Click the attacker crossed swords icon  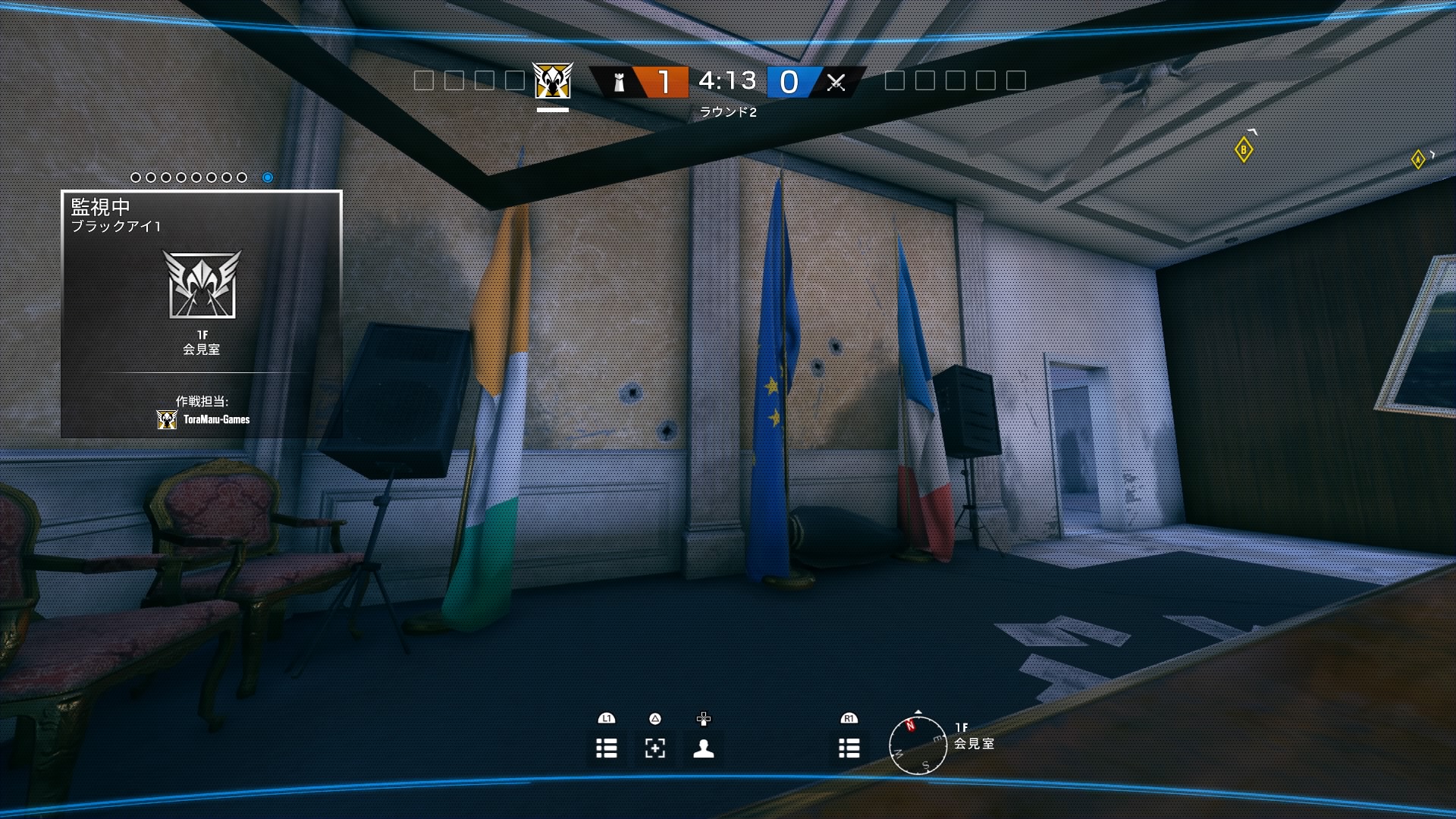click(x=836, y=81)
